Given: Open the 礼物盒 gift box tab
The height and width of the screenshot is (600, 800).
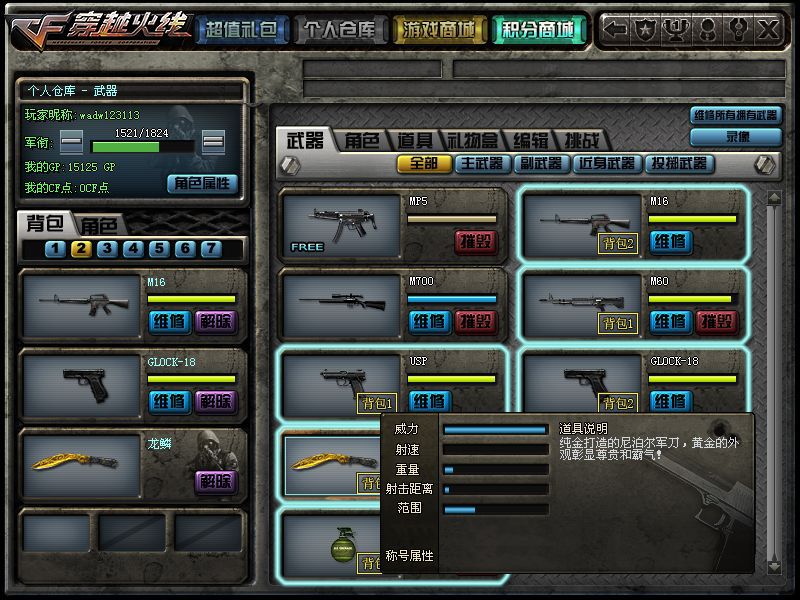Looking at the screenshot, I should click(x=471, y=141).
